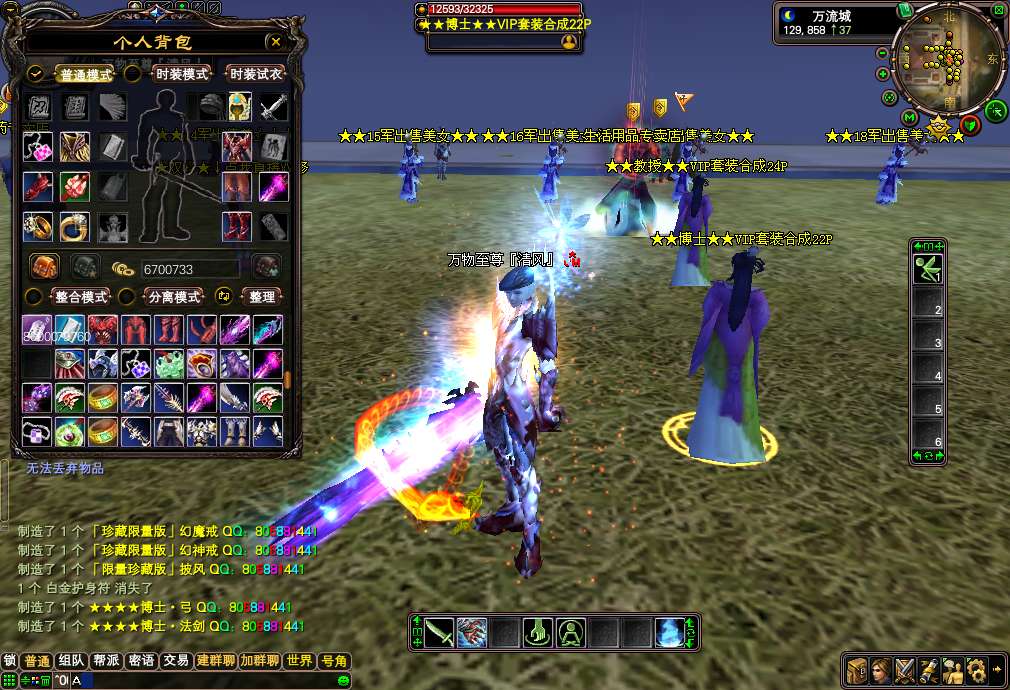Open the 时装试衣 fitting room
The height and width of the screenshot is (690, 1010).
point(256,74)
